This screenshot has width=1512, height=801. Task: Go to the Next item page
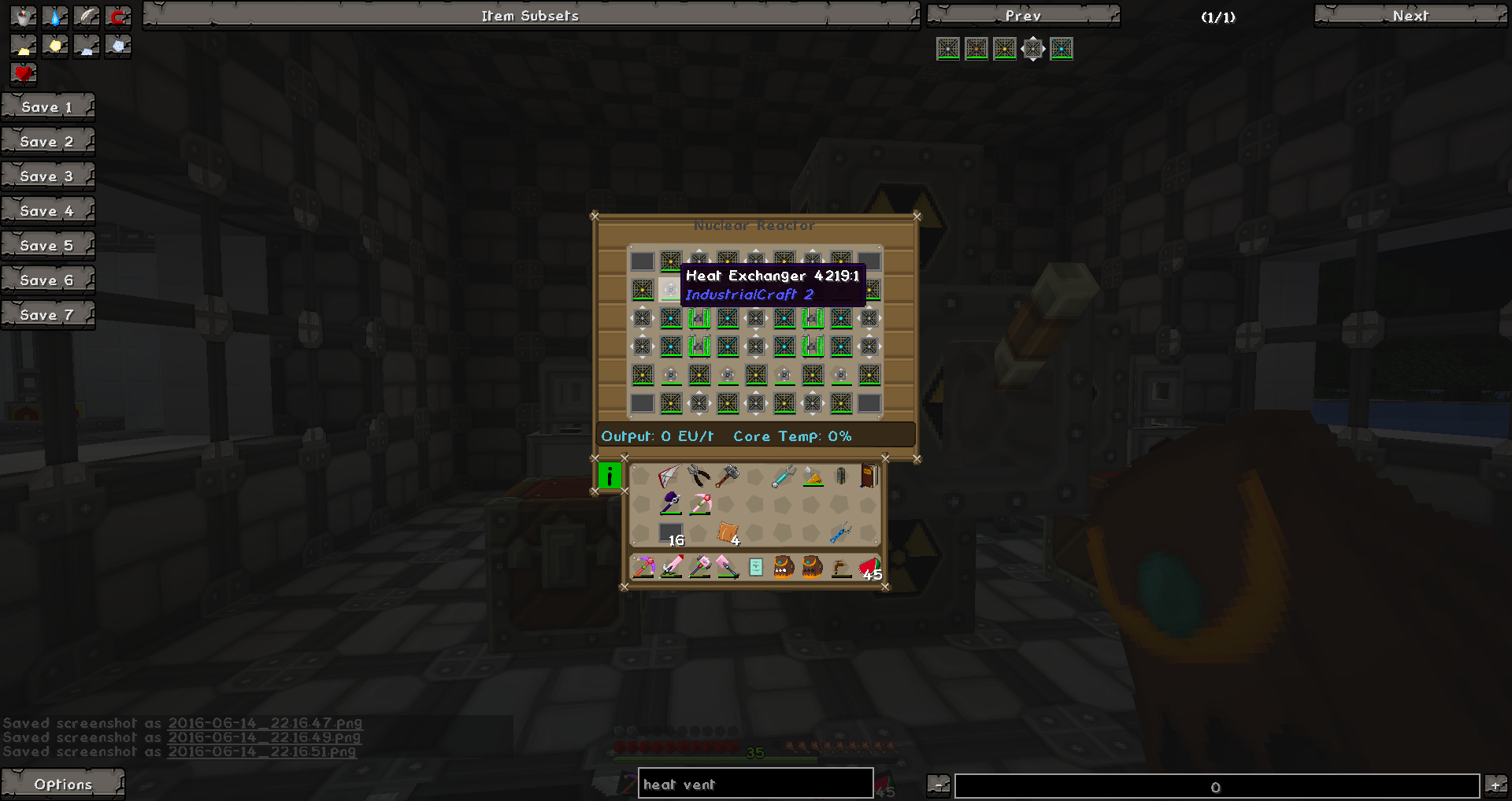click(x=1410, y=15)
